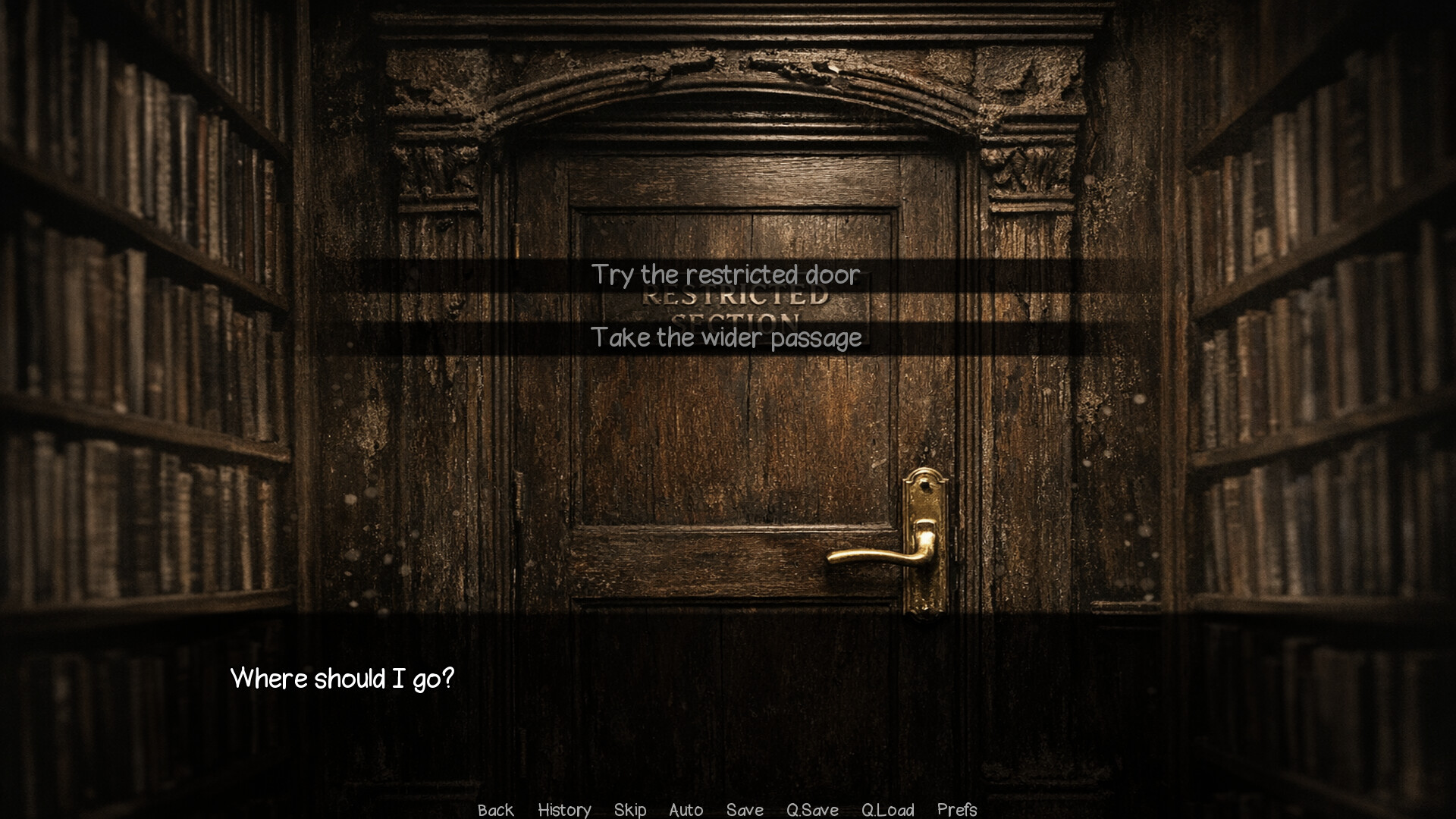The height and width of the screenshot is (819, 1456).
Task: Toggle Auto from the bottom menu
Action: (x=686, y=810)
